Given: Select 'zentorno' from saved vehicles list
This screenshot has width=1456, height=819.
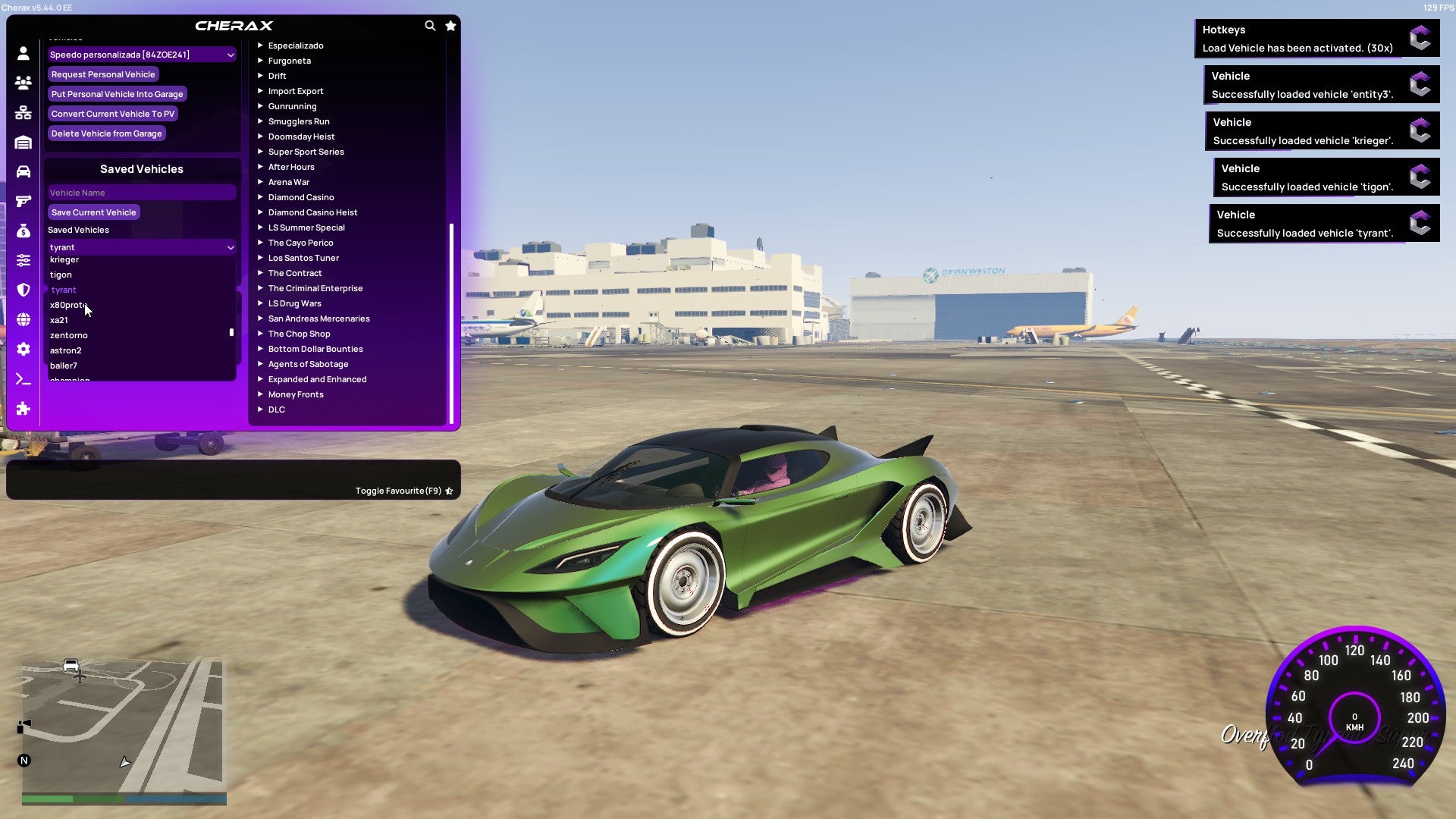Looking at the screenshot, I should click(68, 334).
